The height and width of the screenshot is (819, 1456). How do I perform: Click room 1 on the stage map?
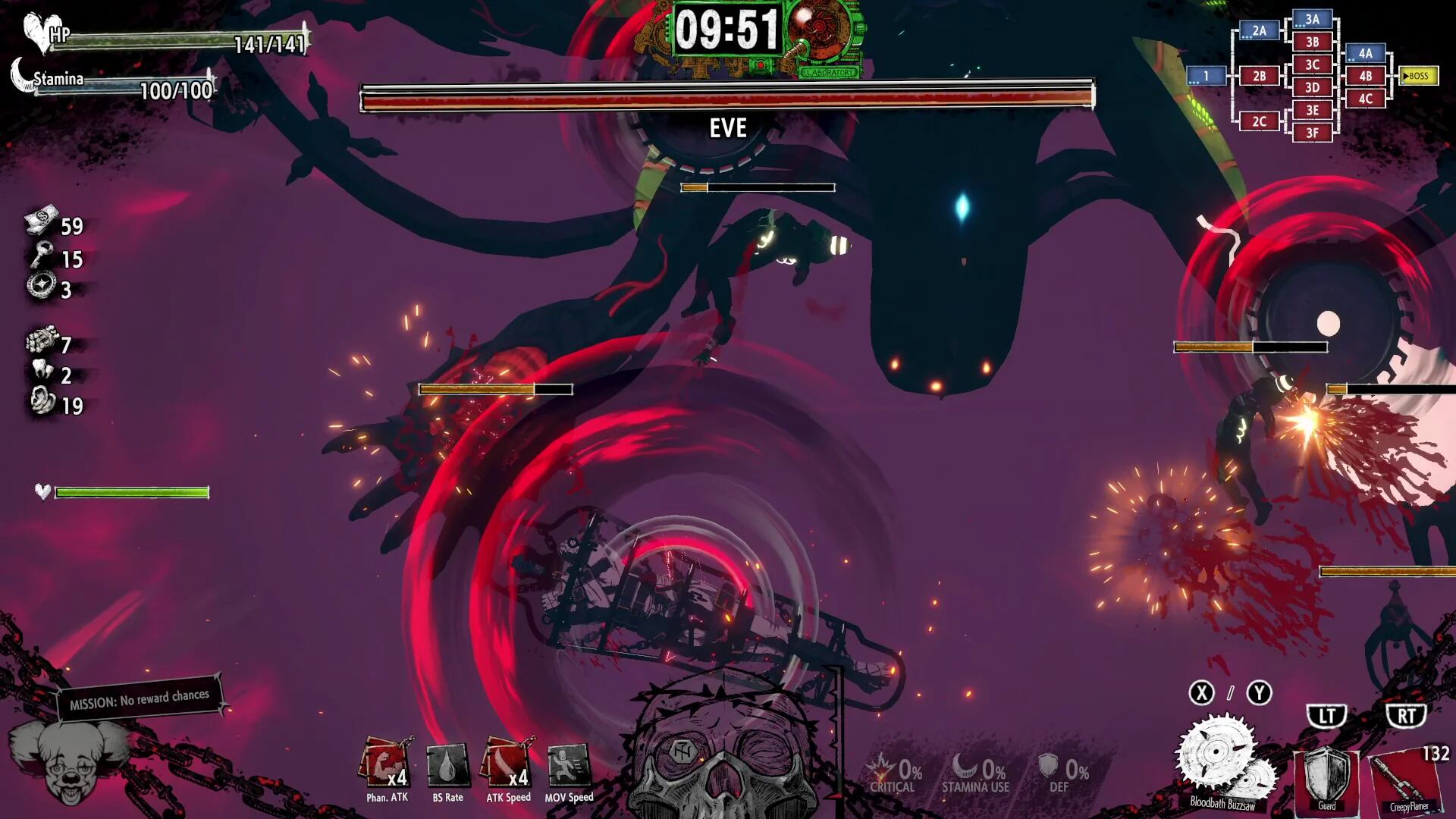[x=1206, y=76]
